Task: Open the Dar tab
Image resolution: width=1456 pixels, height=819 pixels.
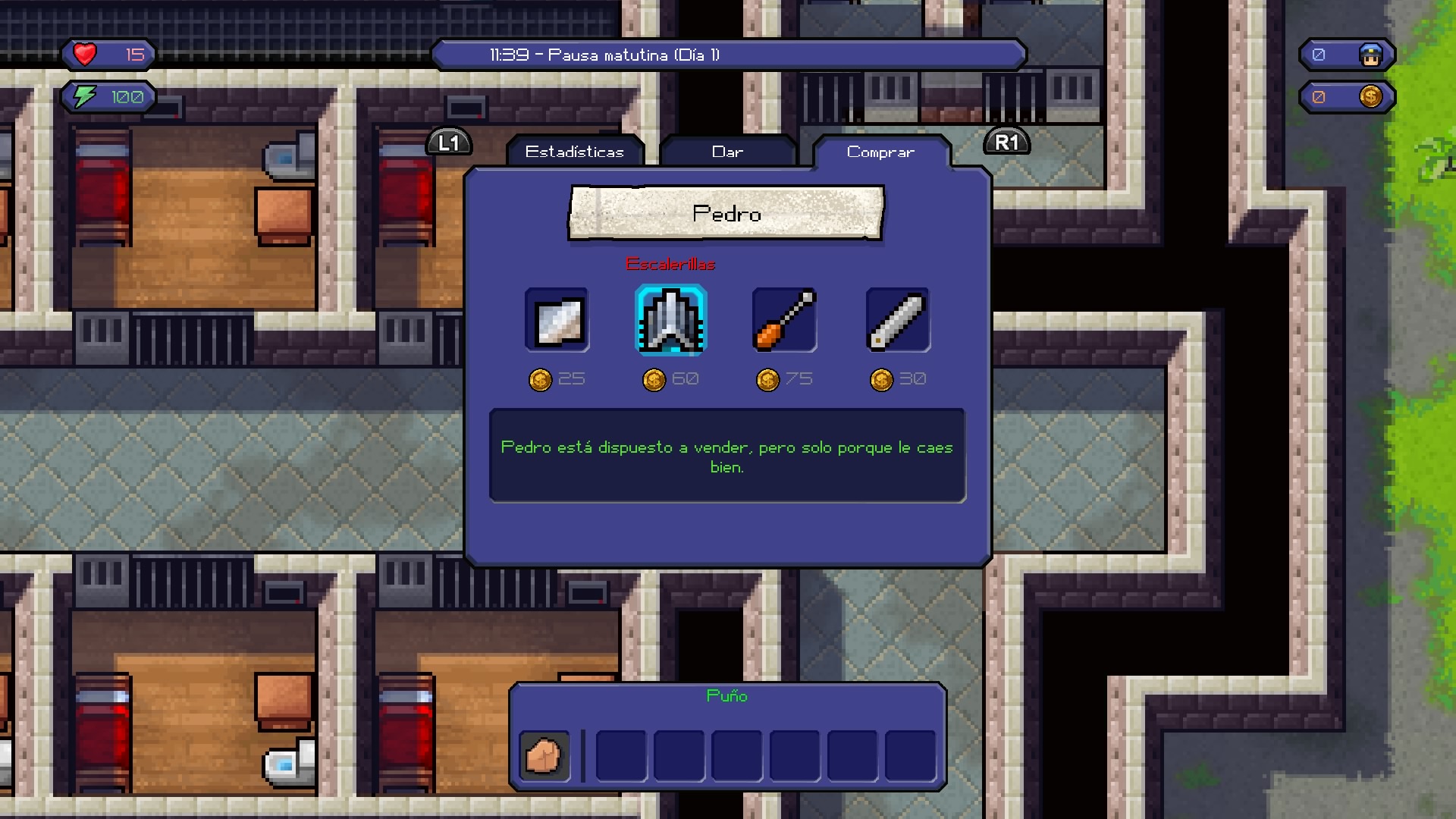Action: point(727,152)
